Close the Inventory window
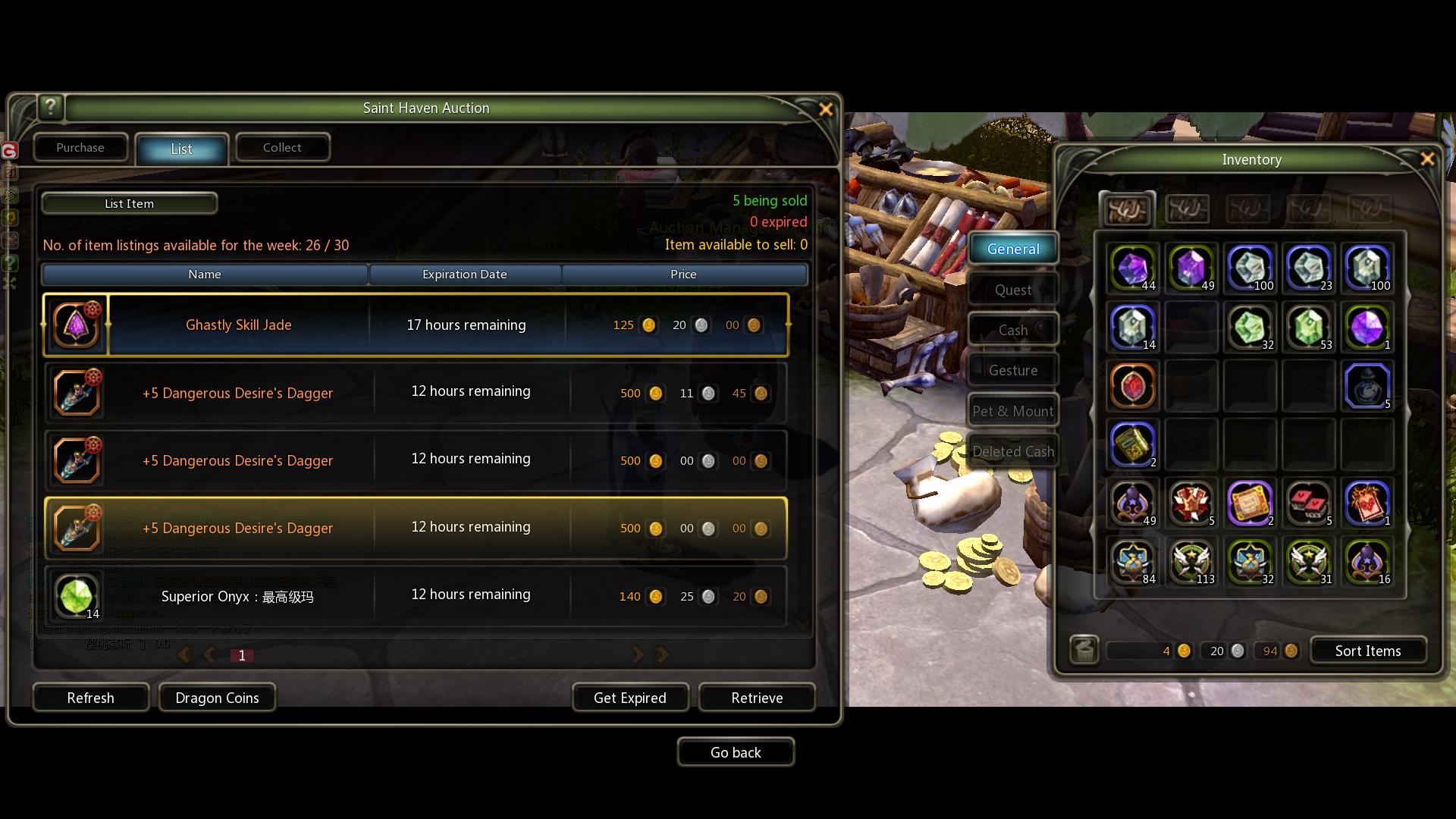This screenshot has height=819, width=1456. (1427, 159)
